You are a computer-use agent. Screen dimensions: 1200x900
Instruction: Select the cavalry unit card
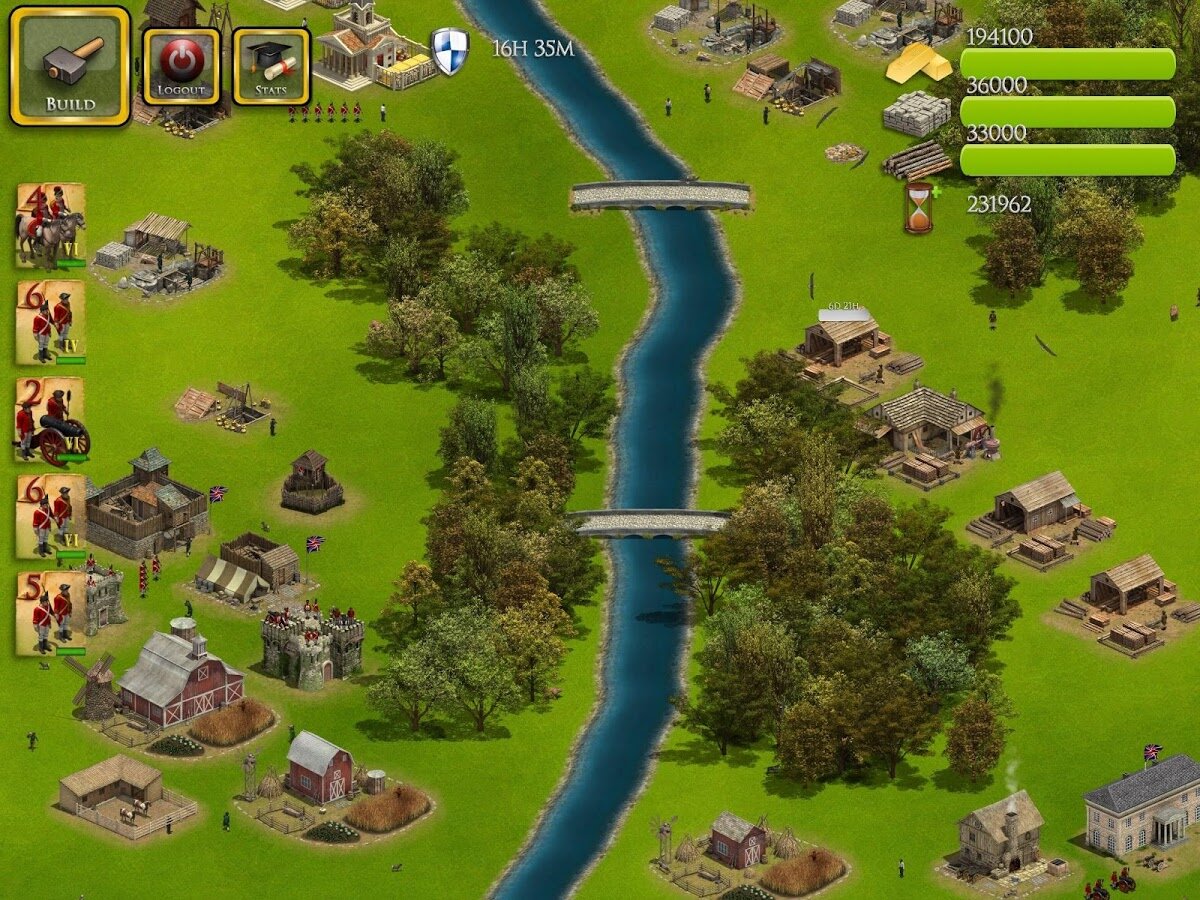pyautogui.click(x=50, y=226)
